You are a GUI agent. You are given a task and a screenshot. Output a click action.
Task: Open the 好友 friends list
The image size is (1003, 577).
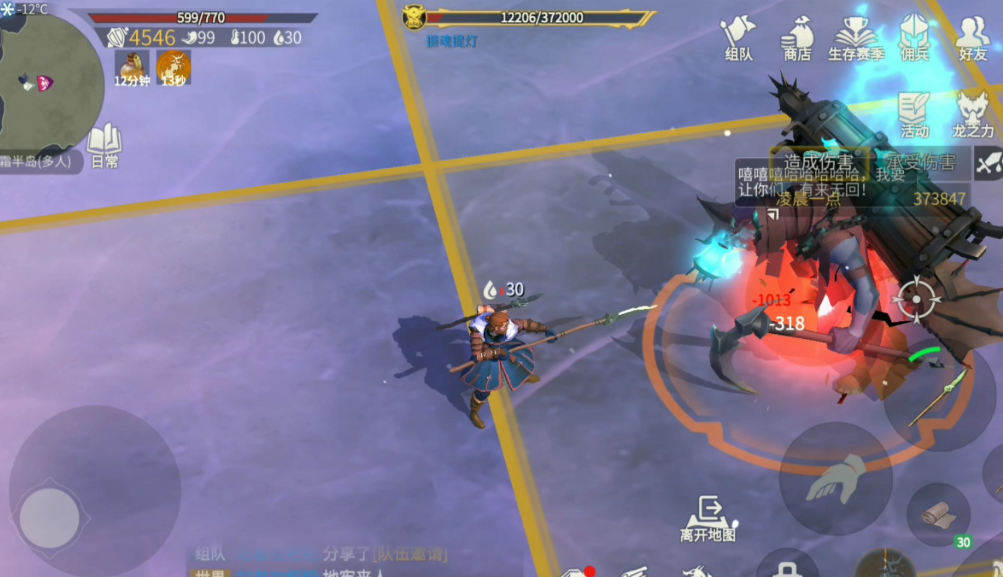click(972, 38)
